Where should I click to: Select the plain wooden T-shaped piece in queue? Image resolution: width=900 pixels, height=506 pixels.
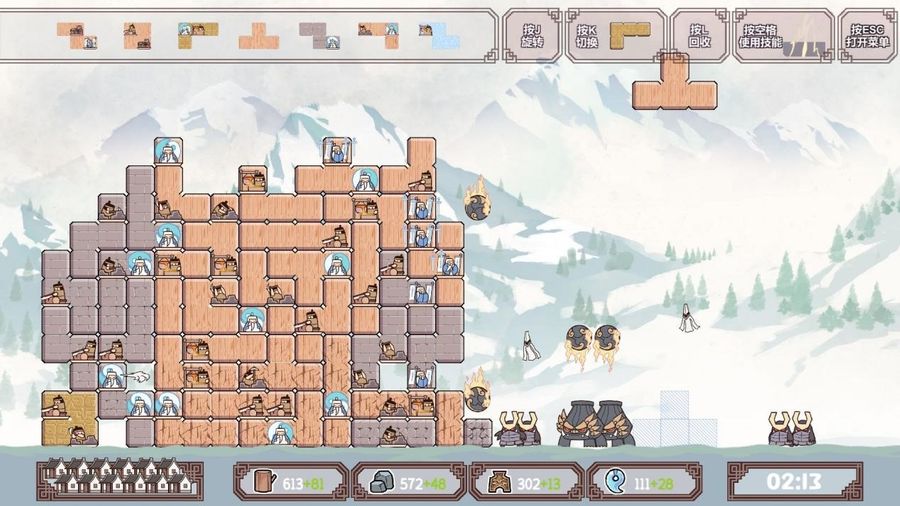[x=258, y=37]
